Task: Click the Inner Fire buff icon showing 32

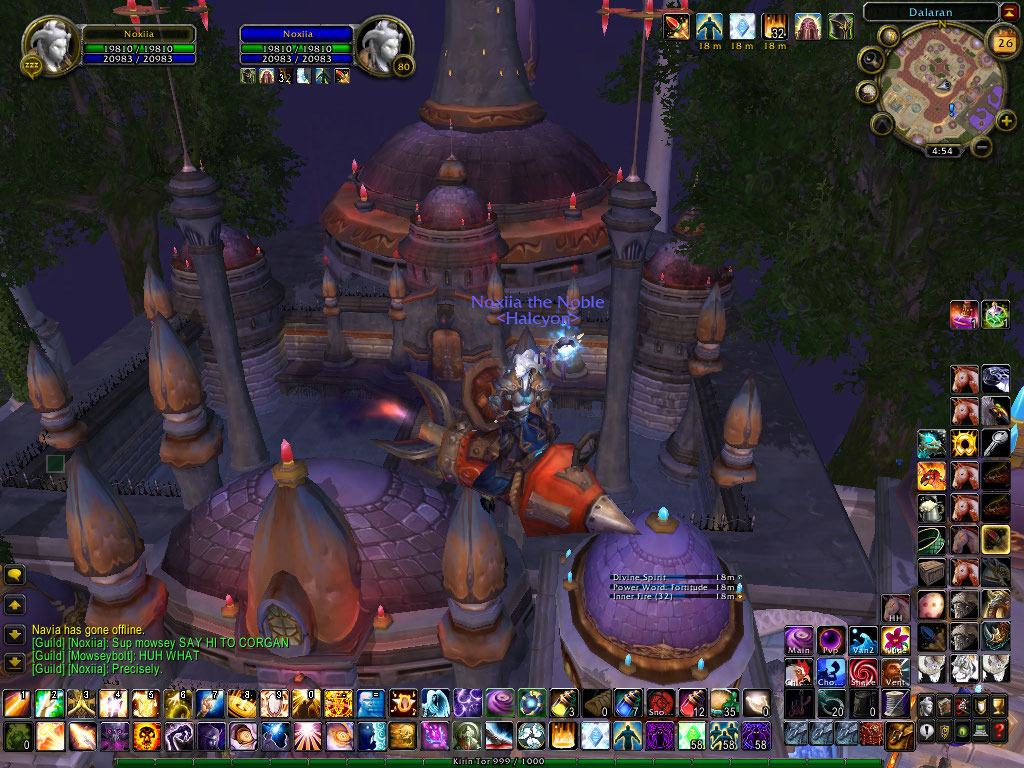Action: (x=774, y=26)
